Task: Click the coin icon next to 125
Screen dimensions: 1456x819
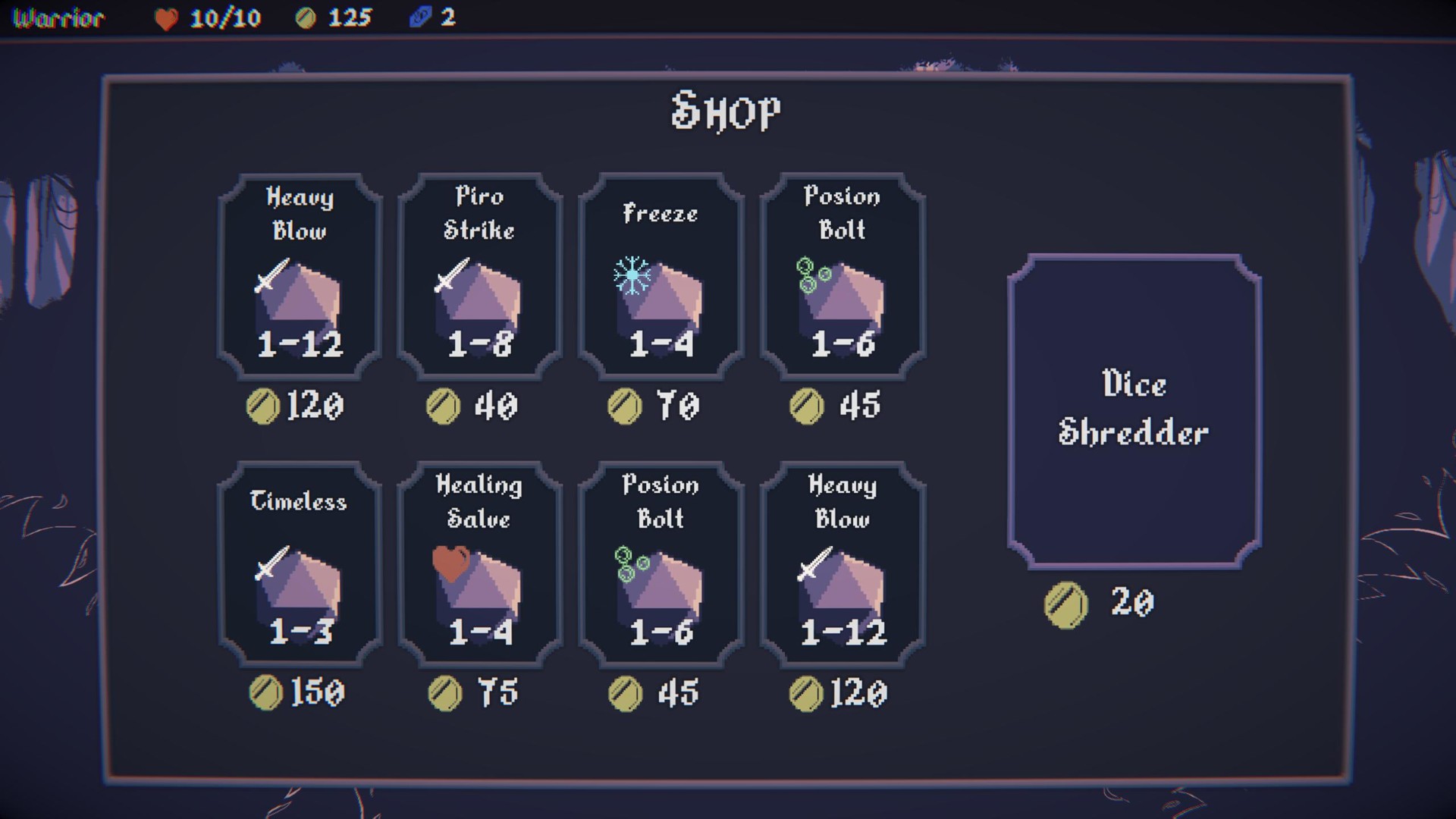Action: 306,17
